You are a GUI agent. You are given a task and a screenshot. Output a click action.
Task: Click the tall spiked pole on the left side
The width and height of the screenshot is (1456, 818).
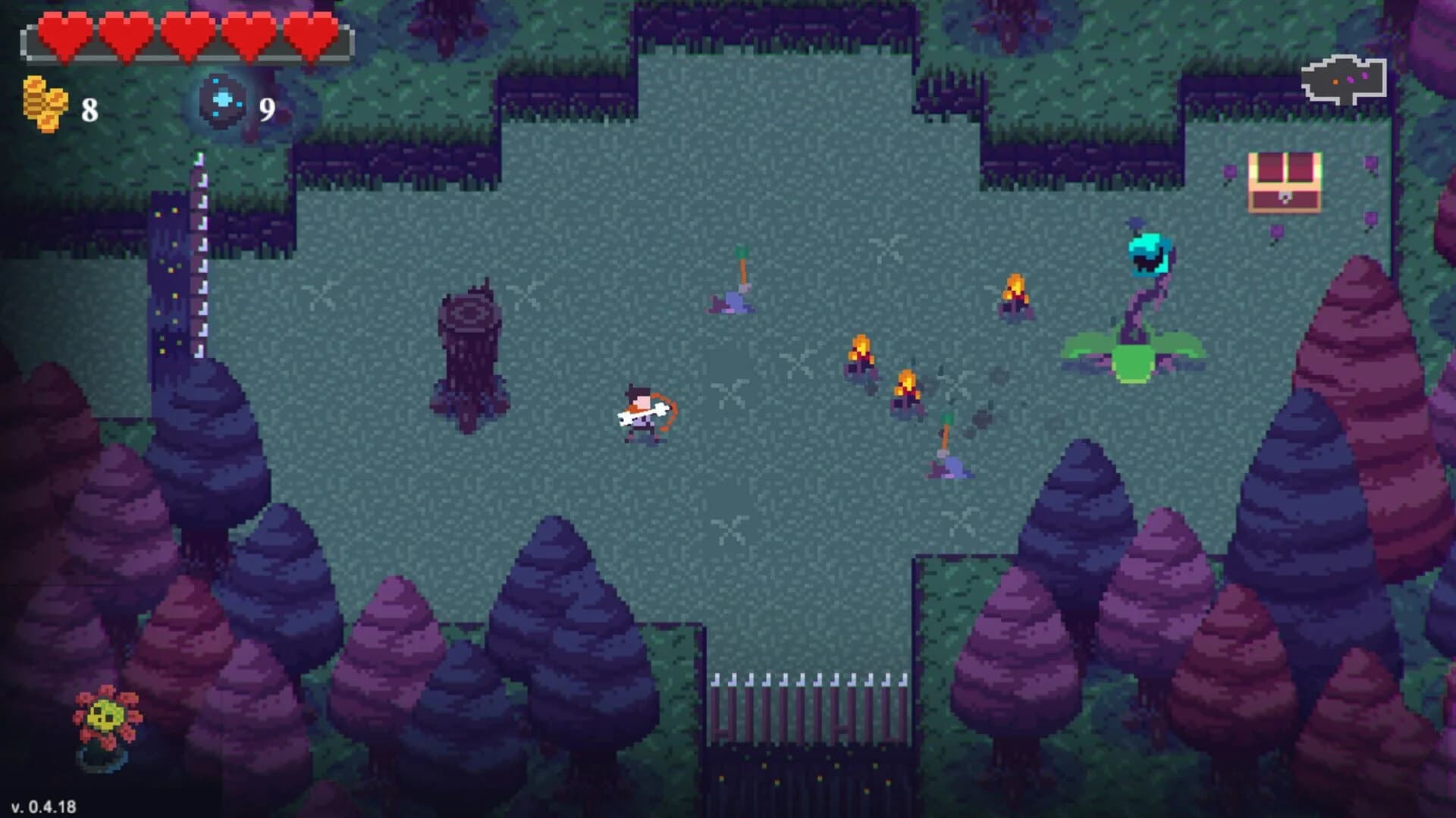201,258
